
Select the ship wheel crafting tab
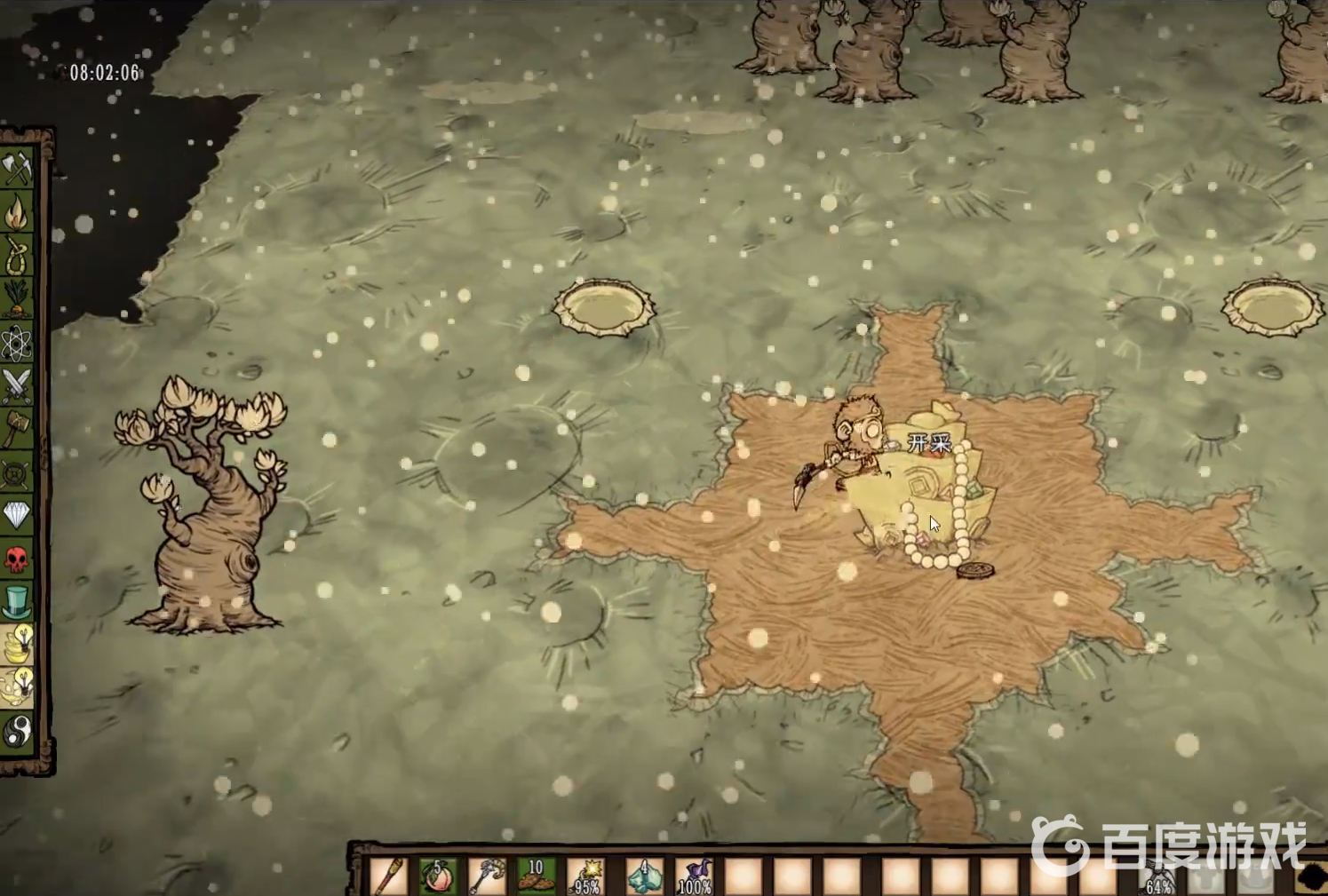click(17, 472)
